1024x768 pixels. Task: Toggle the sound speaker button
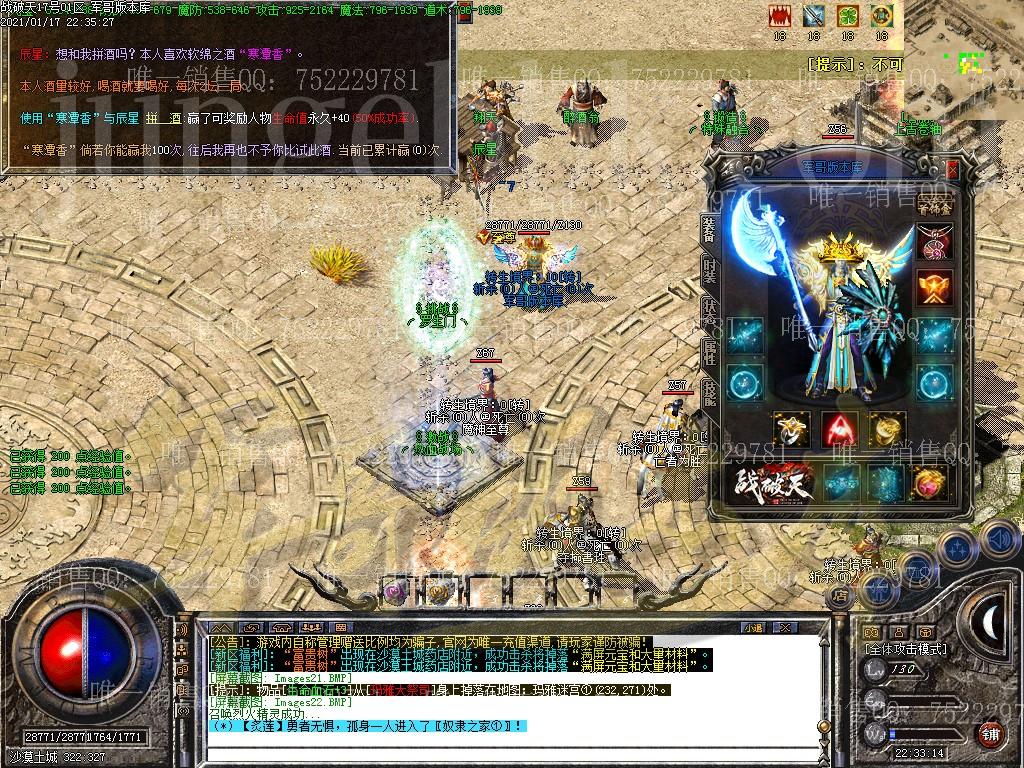click(999, 539)
